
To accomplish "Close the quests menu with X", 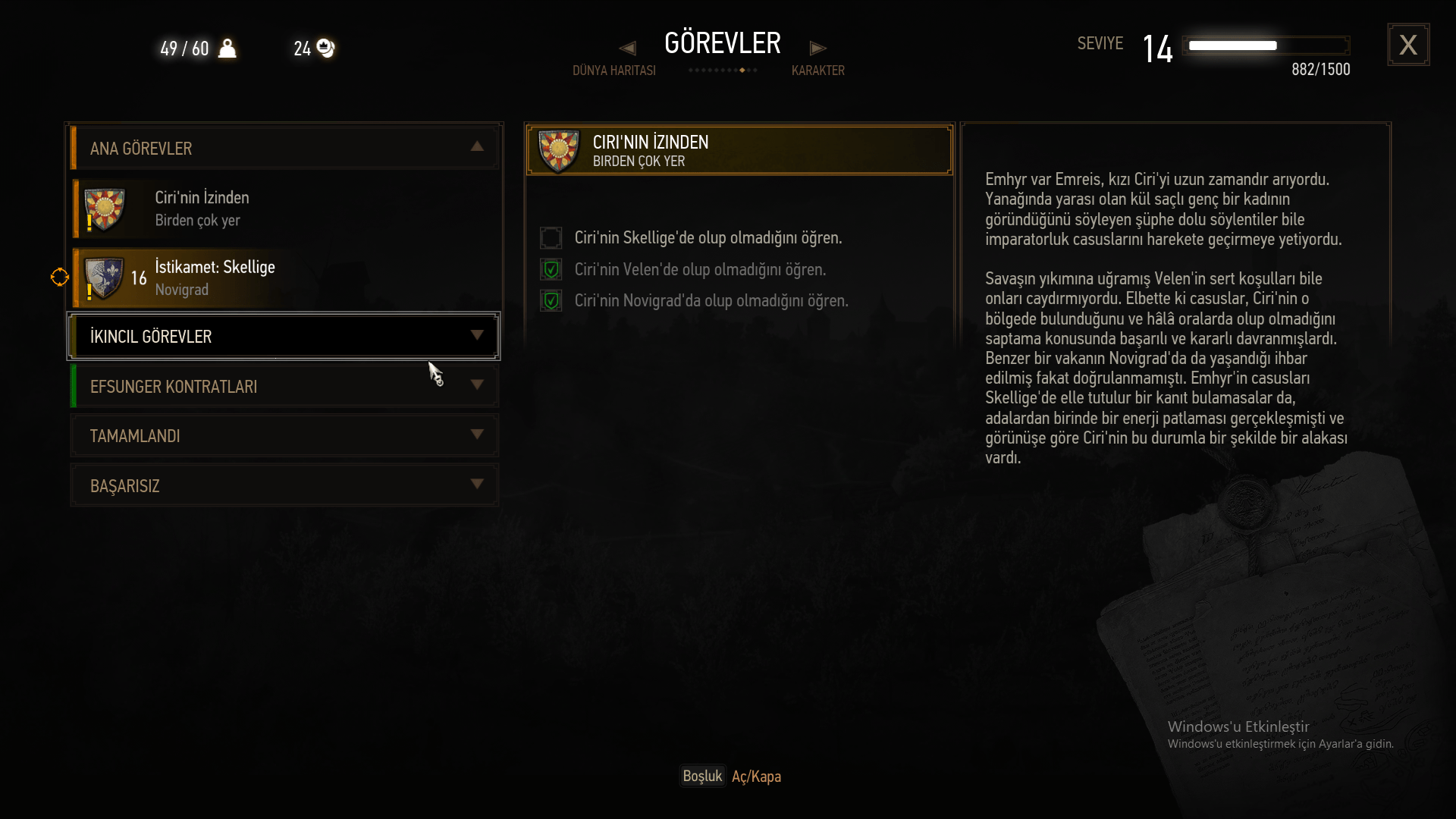I will point(1408,45).
